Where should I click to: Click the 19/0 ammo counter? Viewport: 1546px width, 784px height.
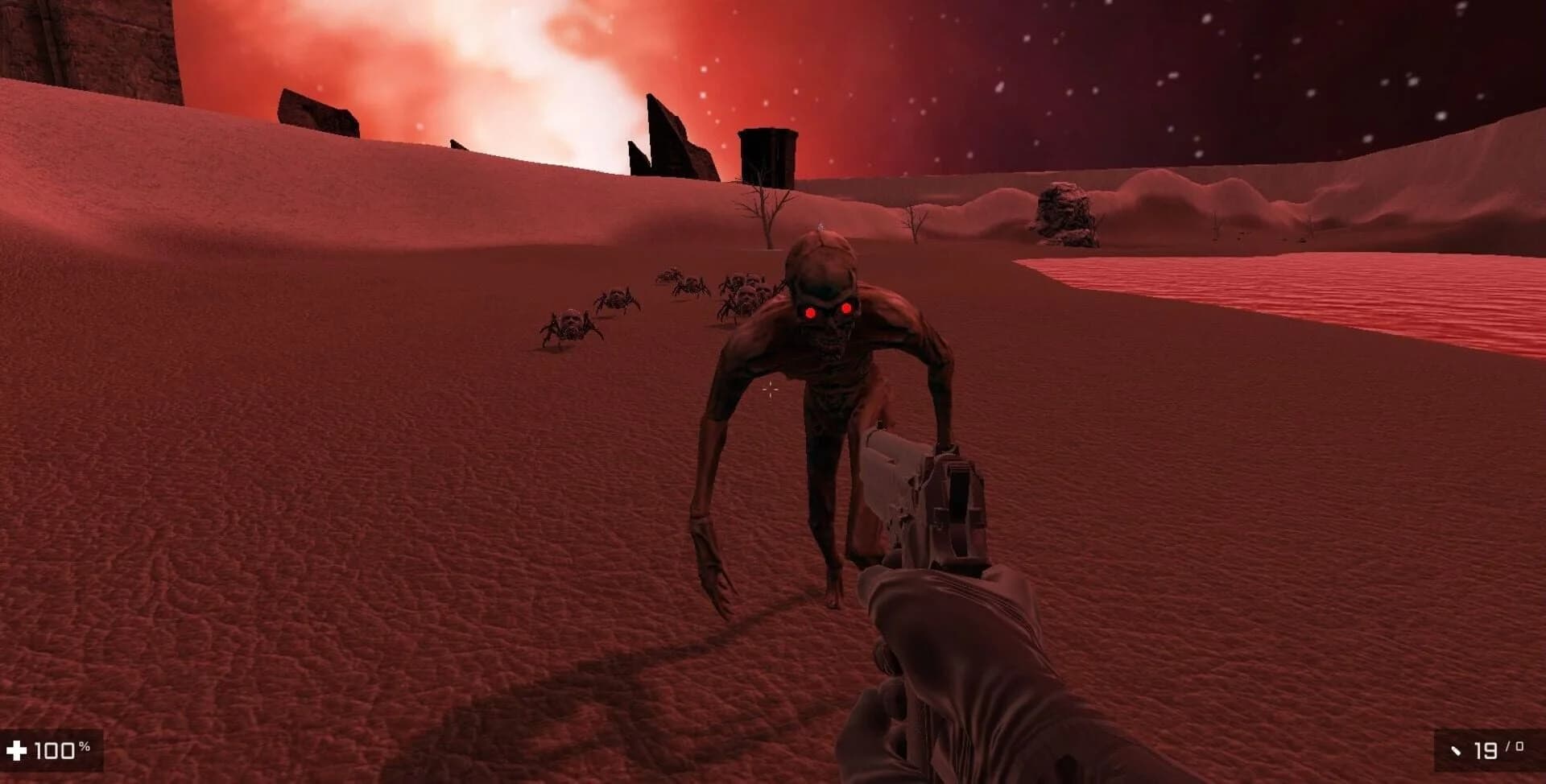tap(1500, 748)
